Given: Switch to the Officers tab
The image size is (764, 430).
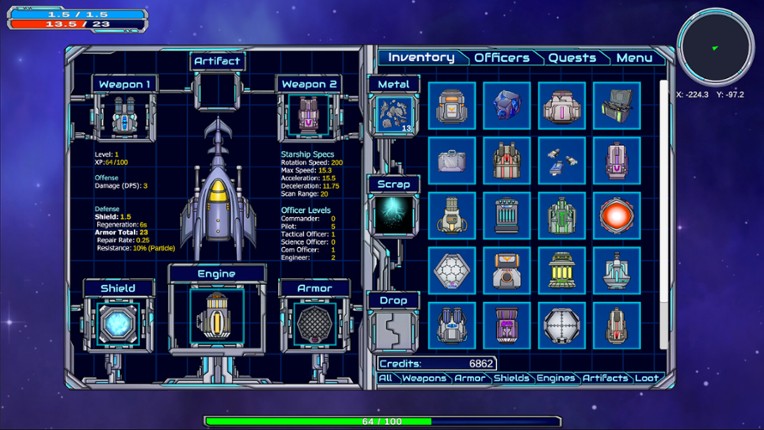Looking at the screenshot, I should pyautogui.click(x=501, y=58).
